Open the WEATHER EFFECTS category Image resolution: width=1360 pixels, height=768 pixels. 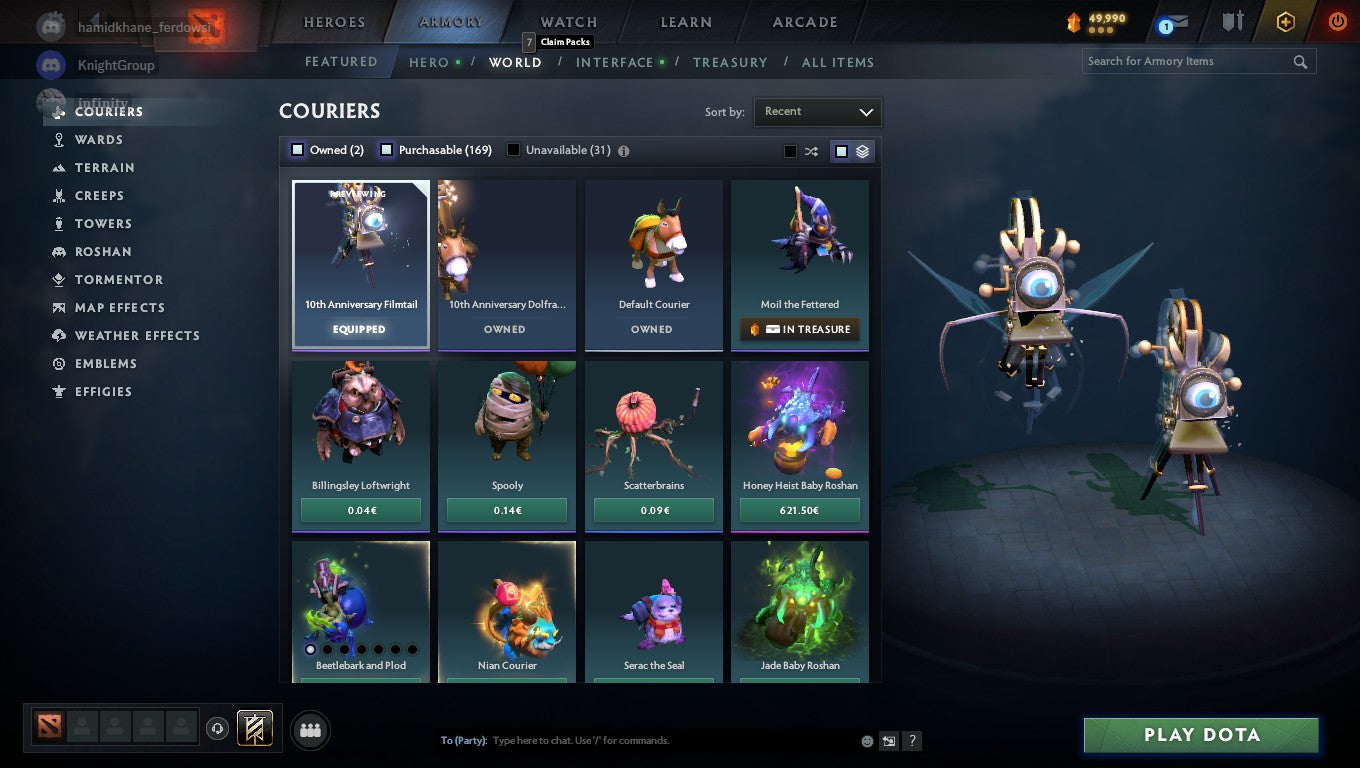137,335
